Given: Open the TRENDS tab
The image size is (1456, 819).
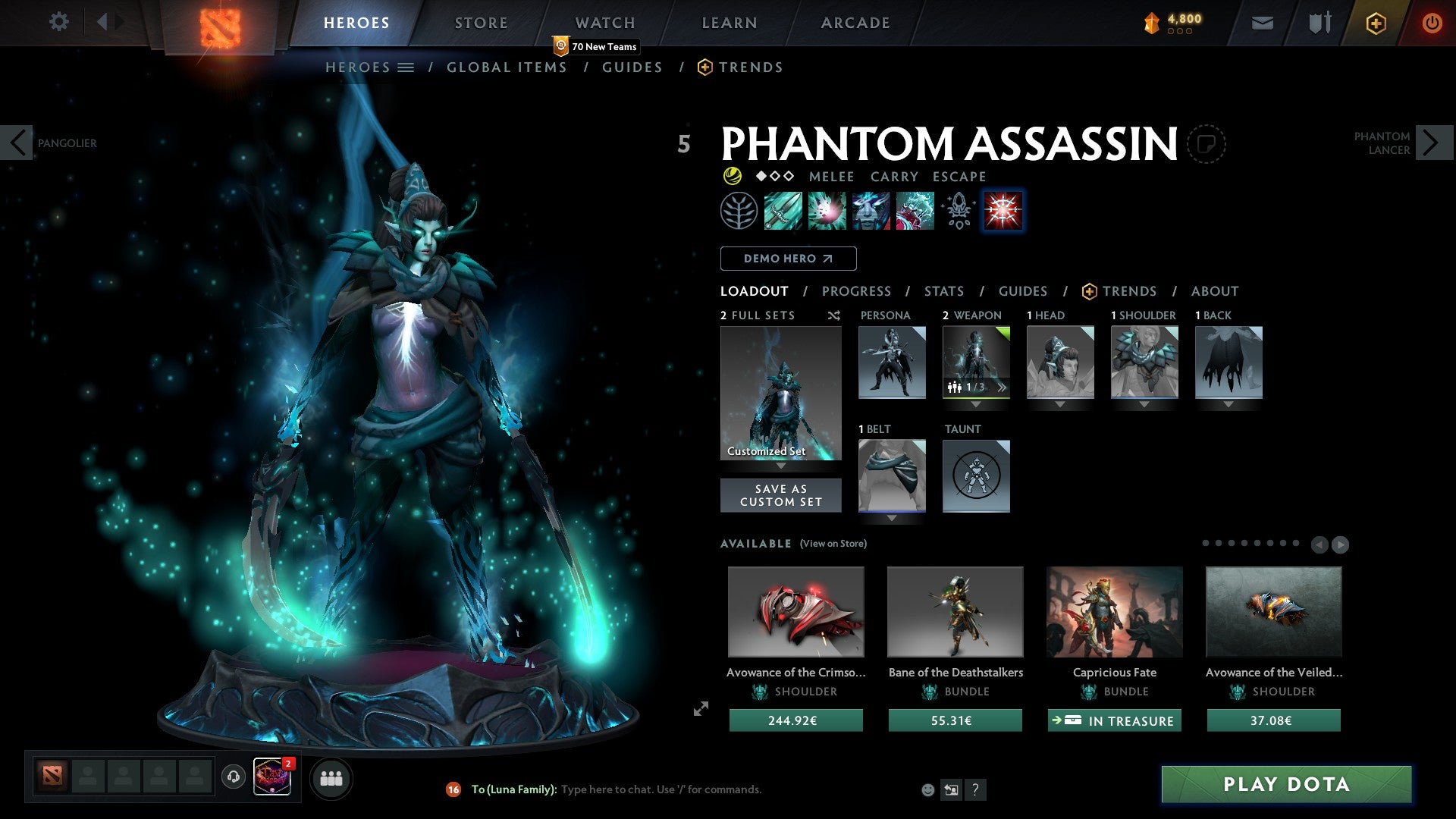Looking at the screenshot, I should (1129, 291).
